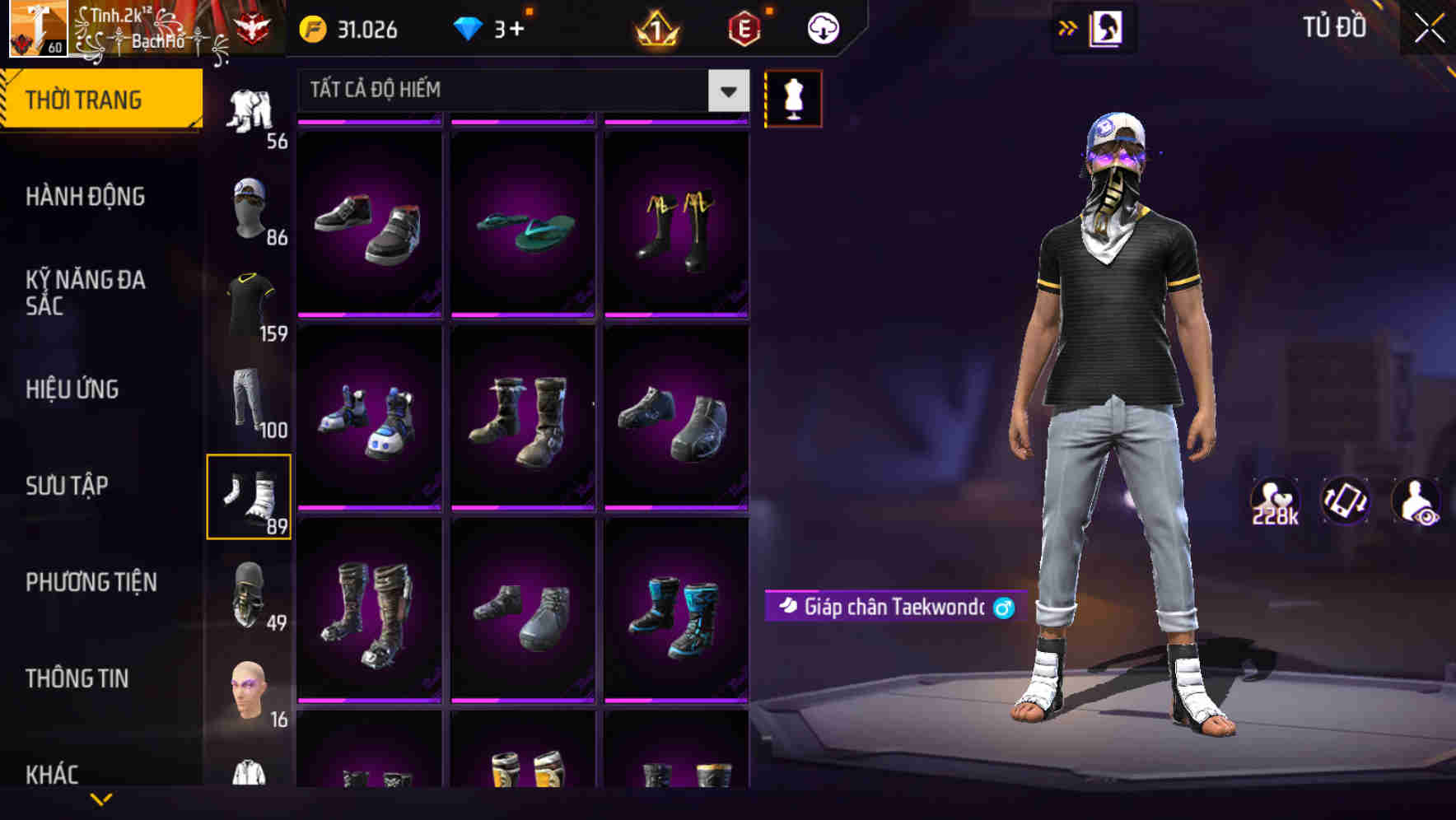Screen dimensions: 1456x820
Task: Expand the left menu with bottom chevron
Action: pos(101,799)
